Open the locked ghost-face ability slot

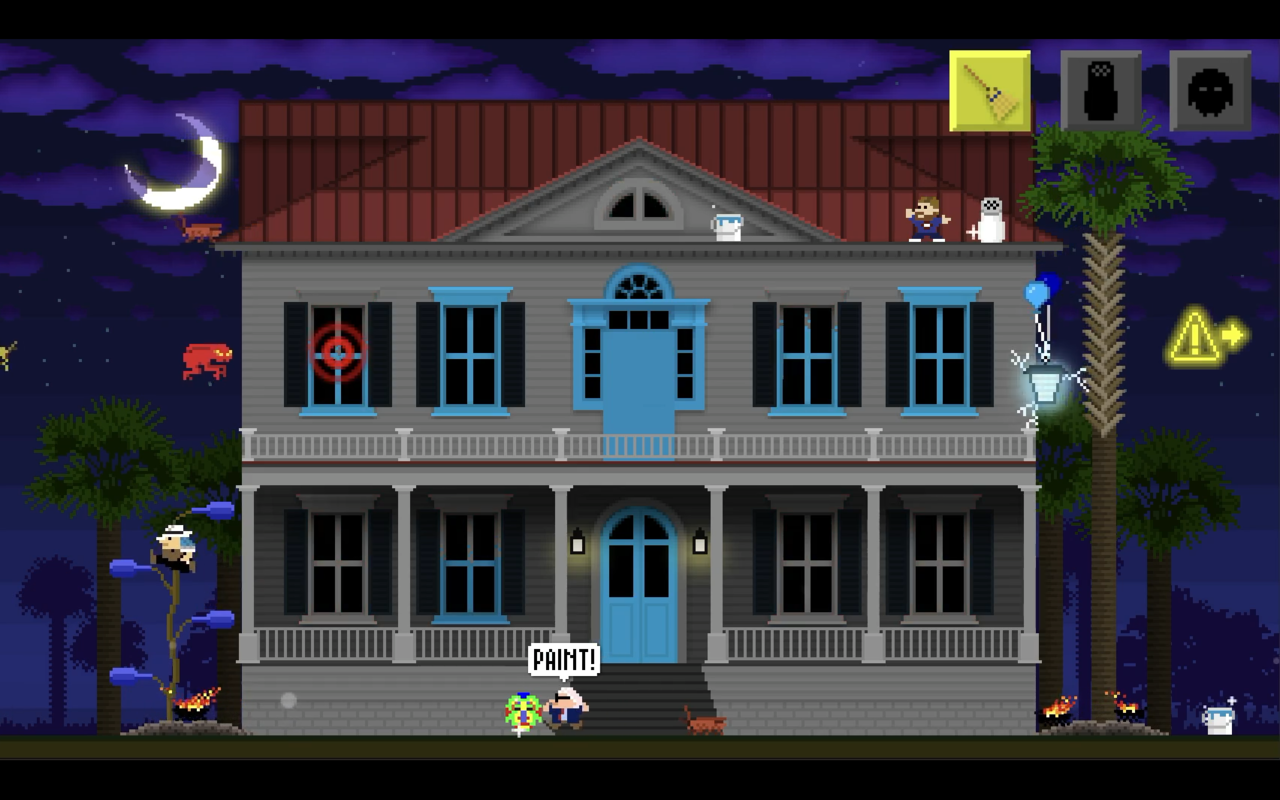1211,91
